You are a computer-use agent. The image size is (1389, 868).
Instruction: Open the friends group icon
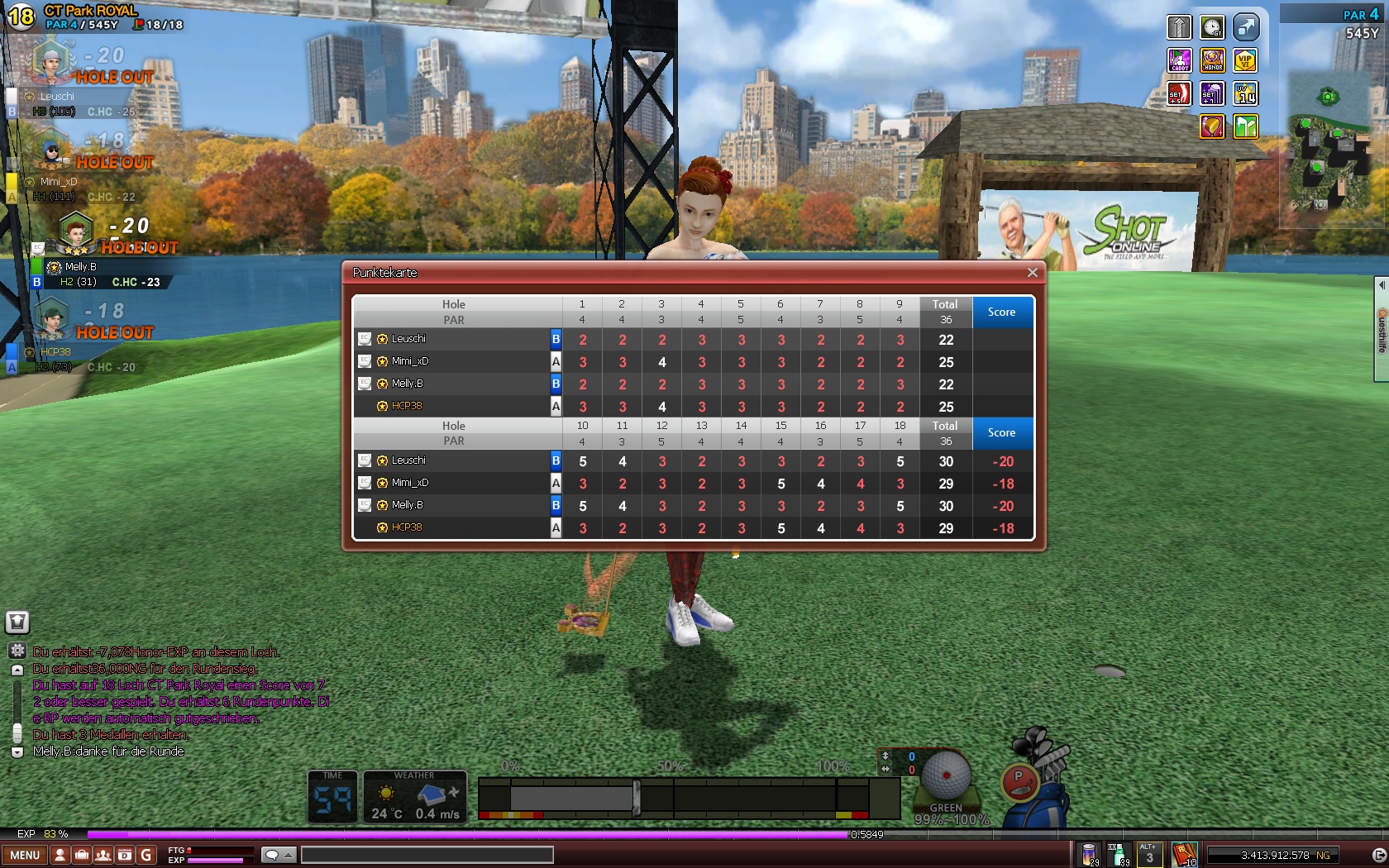pos(103,855)
